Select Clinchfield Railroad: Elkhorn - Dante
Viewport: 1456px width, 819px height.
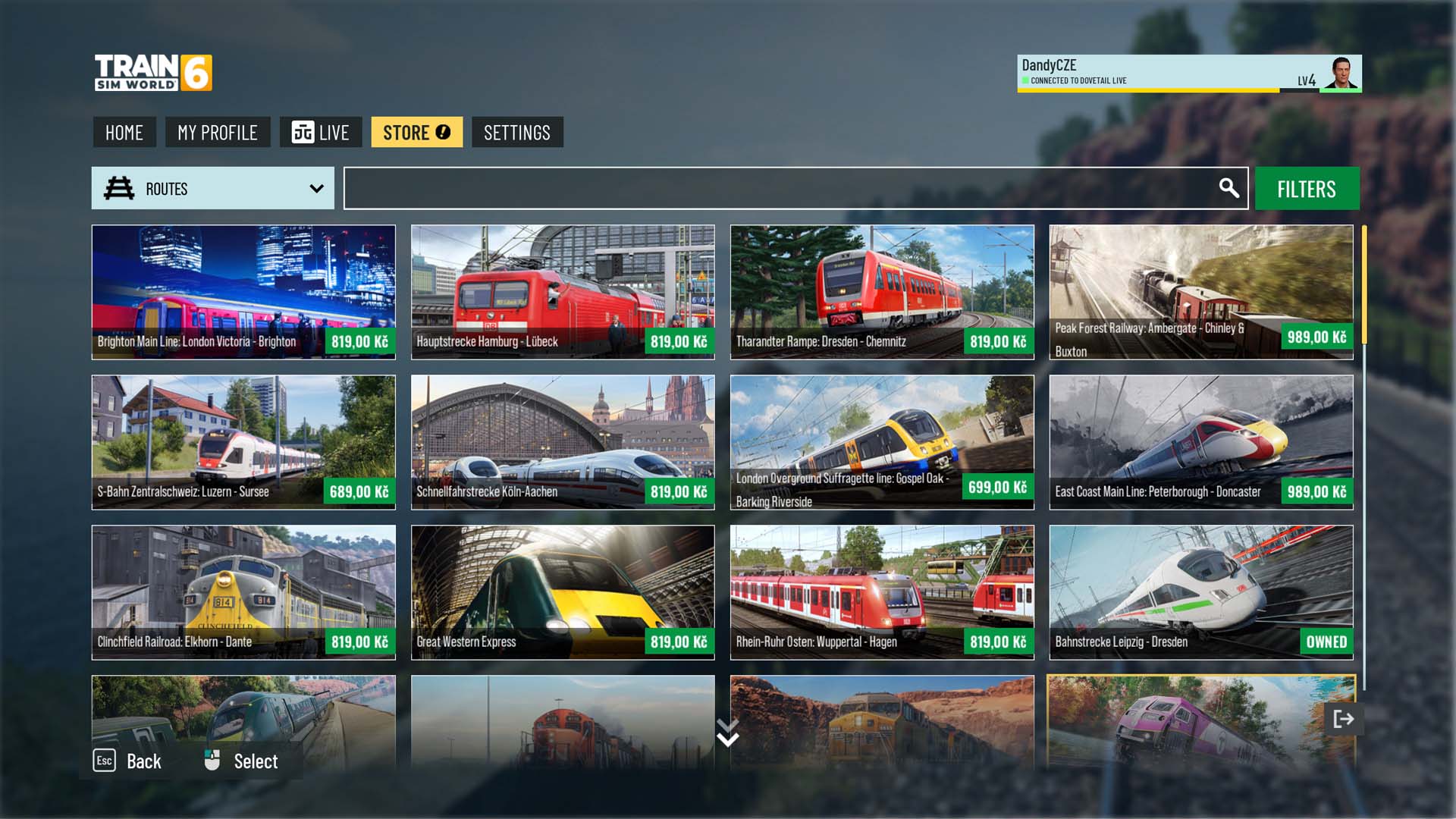point(243,592)
